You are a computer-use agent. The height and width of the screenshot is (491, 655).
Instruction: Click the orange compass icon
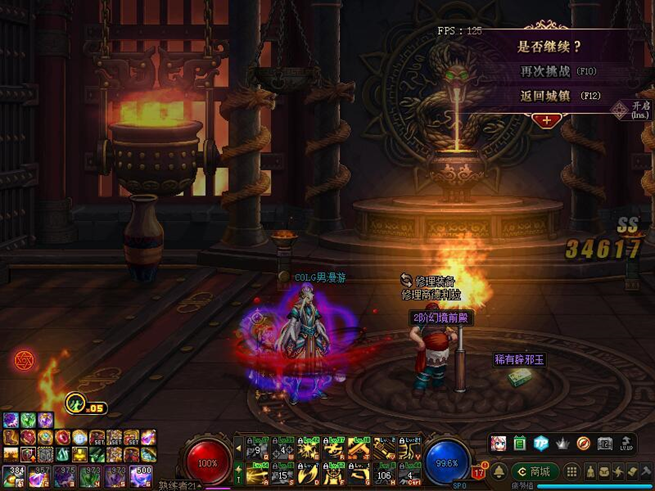[x=583, y=443]
